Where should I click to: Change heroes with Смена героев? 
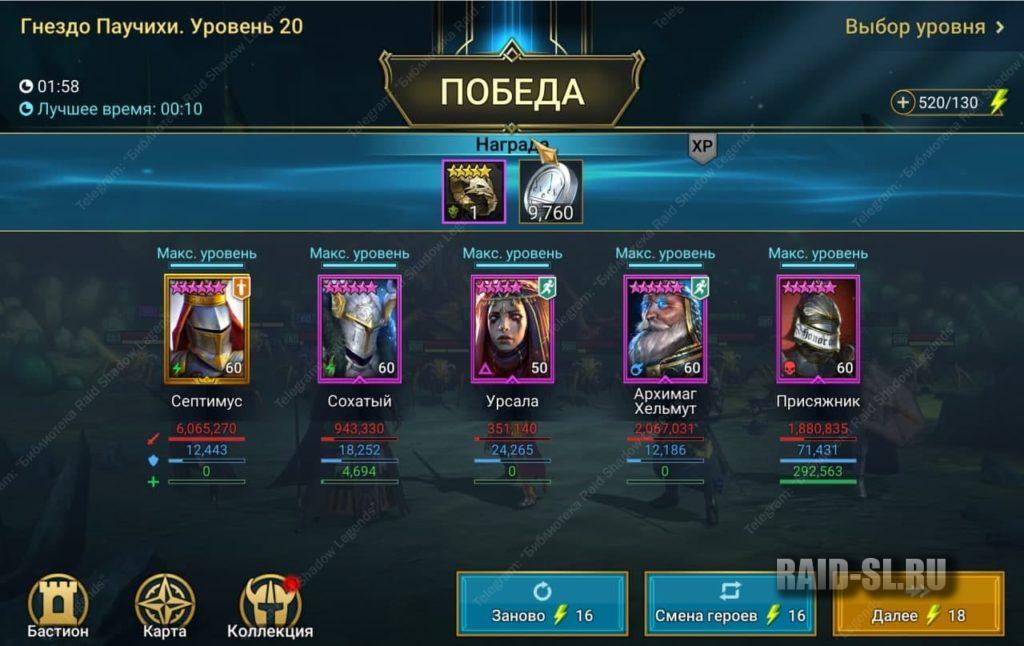(729, 603)
